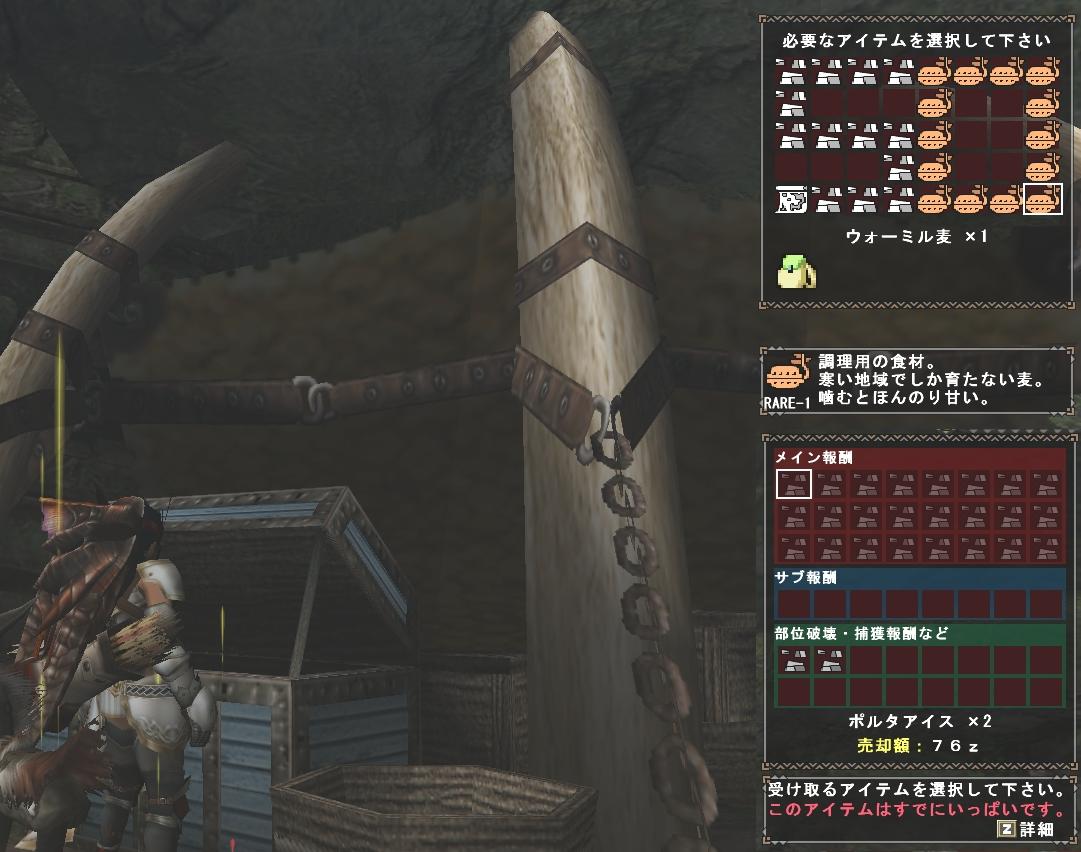This screenshot has width=1081, height=852.
Task: Take the highlighted main reward item
Action: point(794,484)
